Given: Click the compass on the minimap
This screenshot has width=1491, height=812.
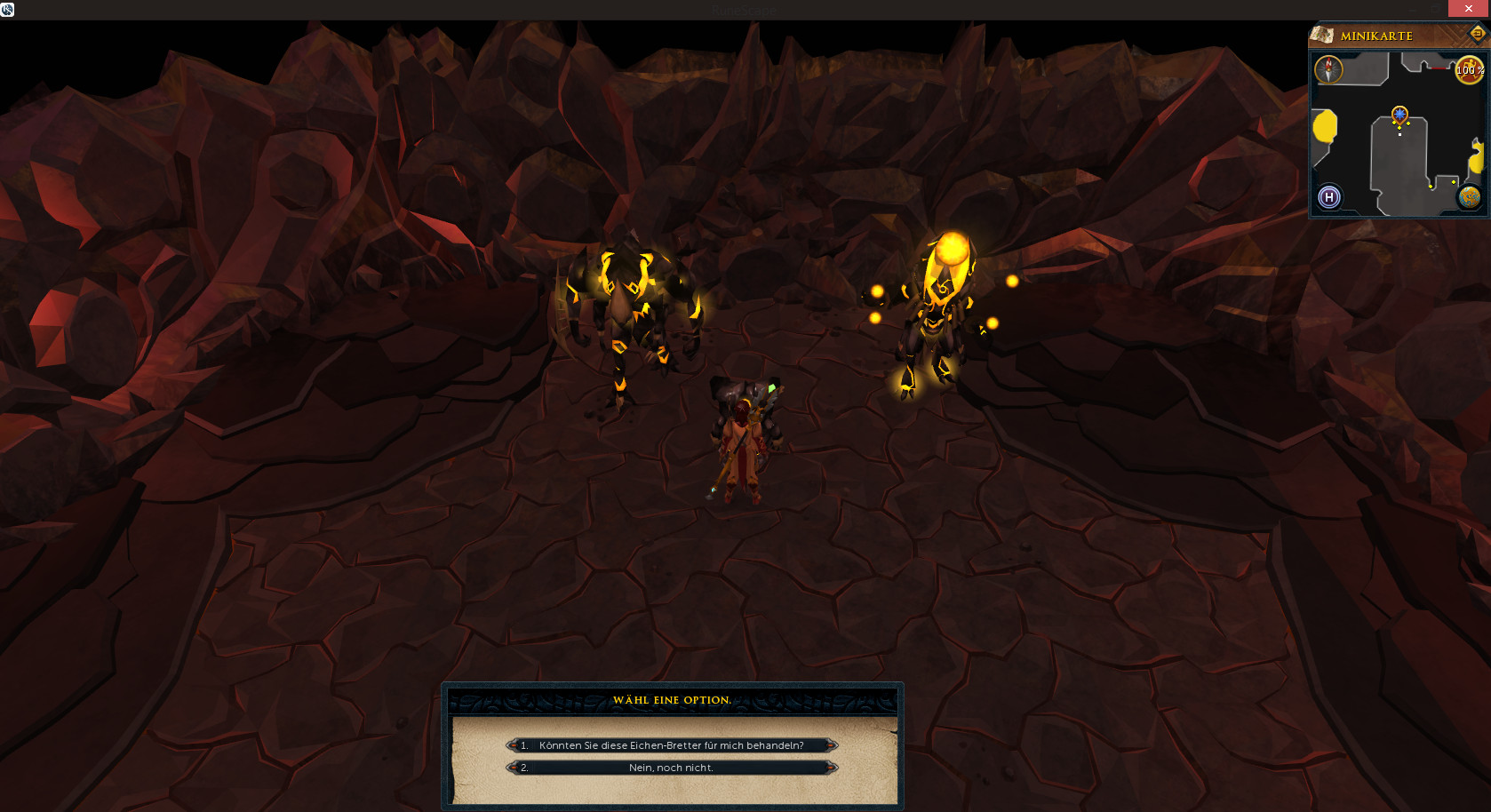Looking at the screenshot, I should [x=1328, y=69].
